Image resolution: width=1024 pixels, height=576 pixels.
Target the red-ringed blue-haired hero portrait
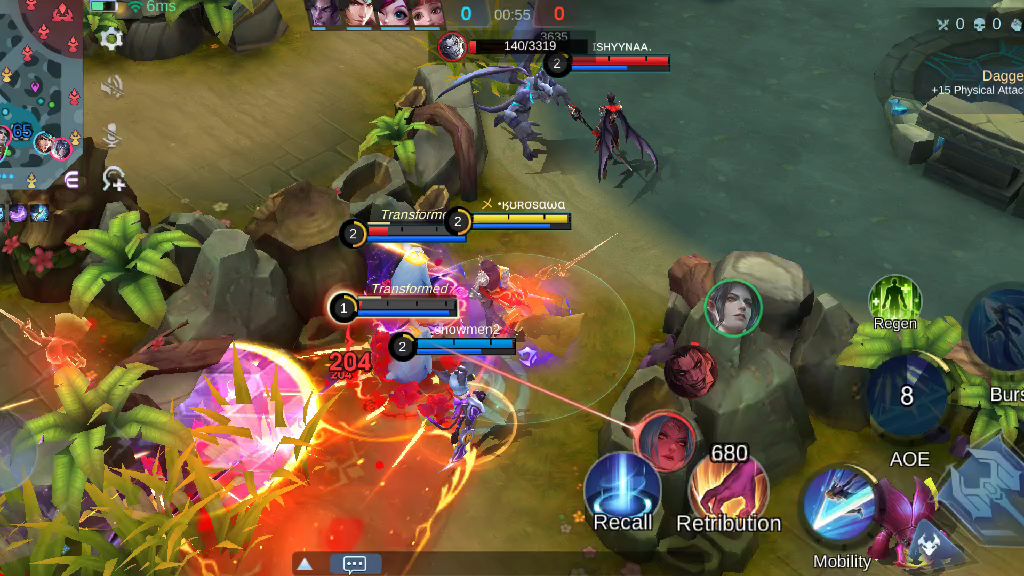click(664, 440)
